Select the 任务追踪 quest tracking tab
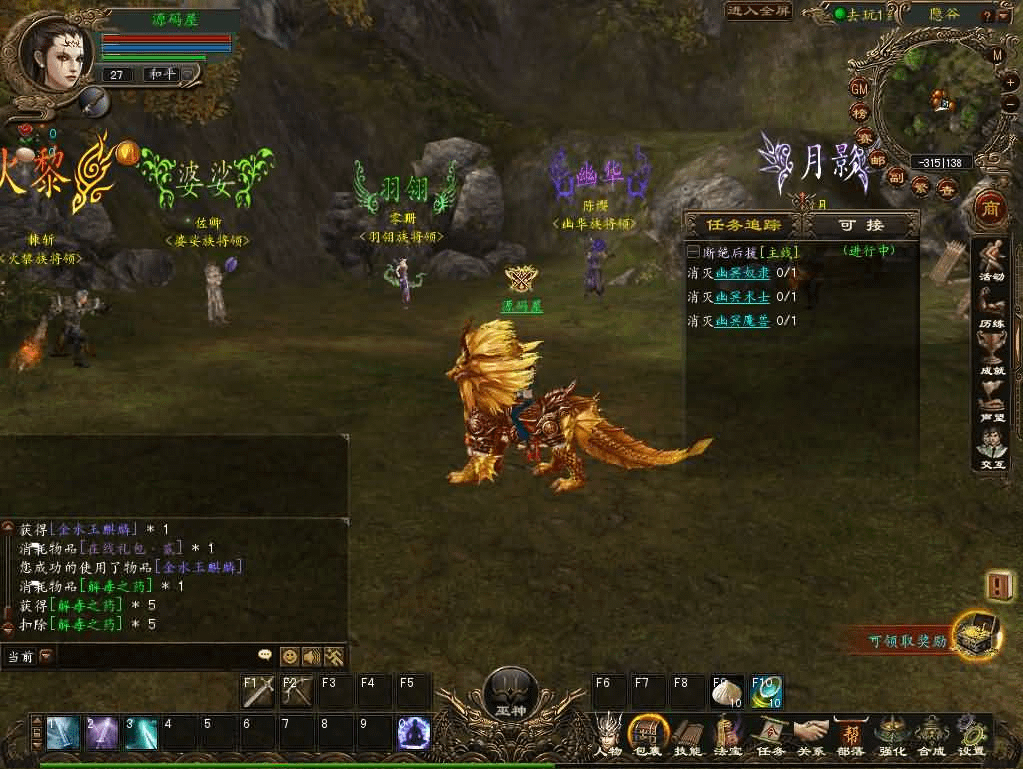Screen dimensions: 1023x769 point(743,225)
